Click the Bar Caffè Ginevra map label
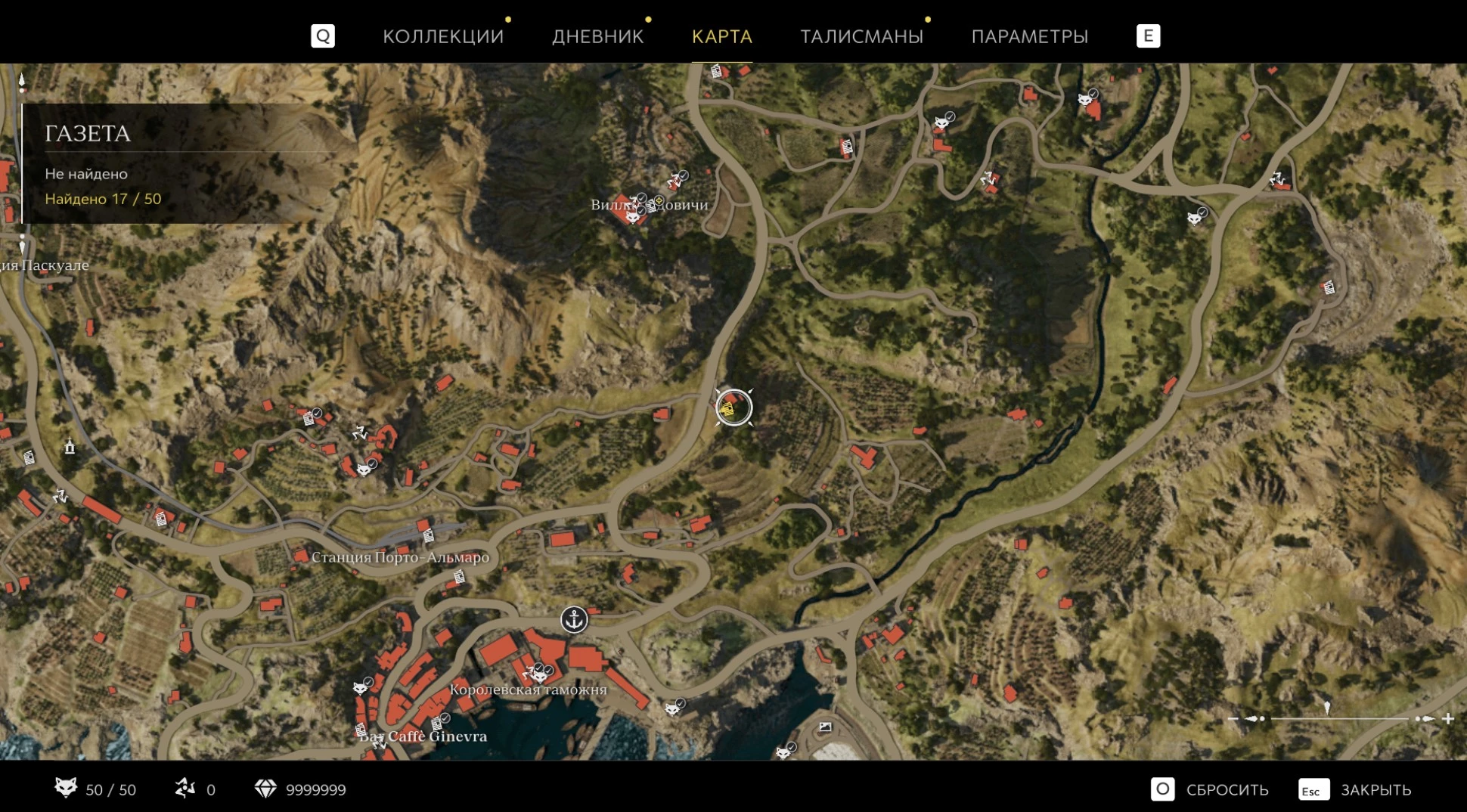 pyautogui.click(x=423, y=736)
